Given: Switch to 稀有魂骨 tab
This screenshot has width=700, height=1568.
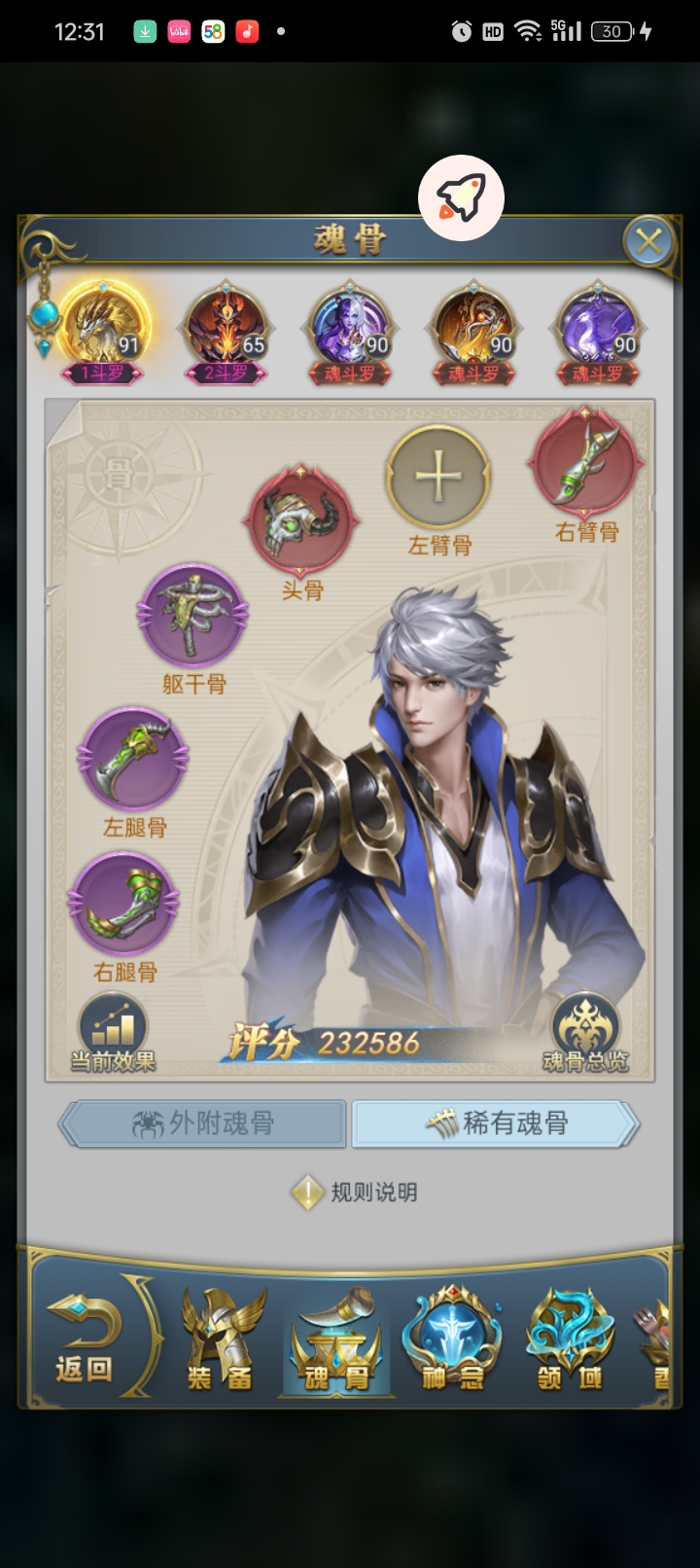Looking at the screenshot, I should pos(496,1124).
